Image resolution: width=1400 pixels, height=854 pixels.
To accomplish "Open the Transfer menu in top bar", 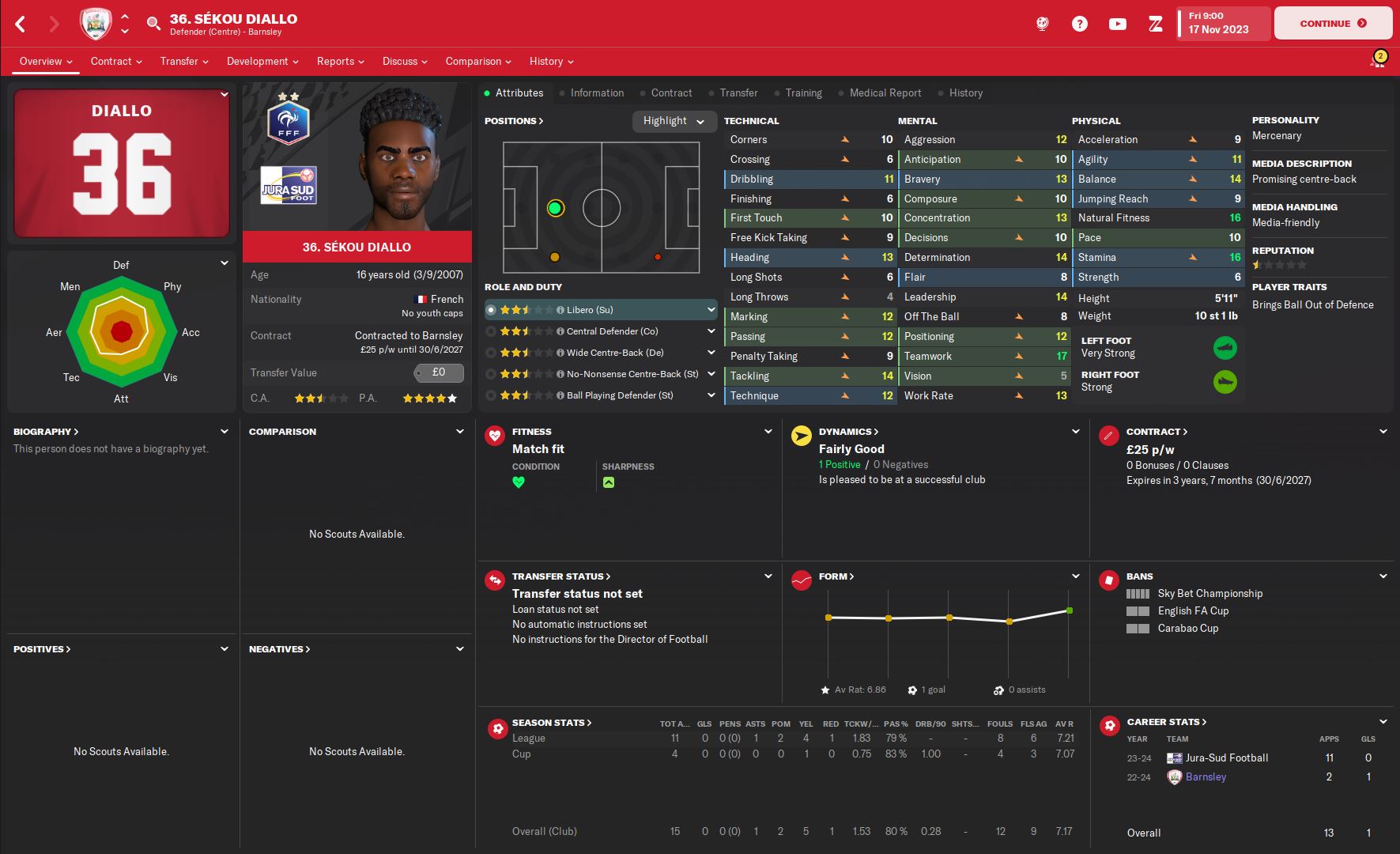I will 184,61.
